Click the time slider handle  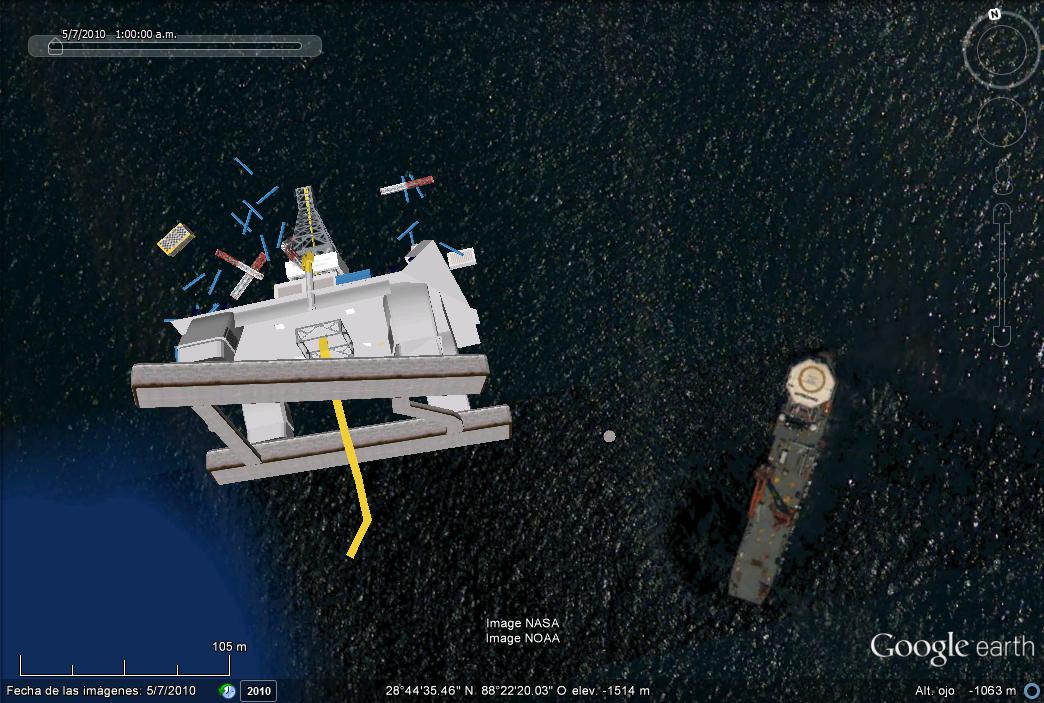click(x=55, y=47)
